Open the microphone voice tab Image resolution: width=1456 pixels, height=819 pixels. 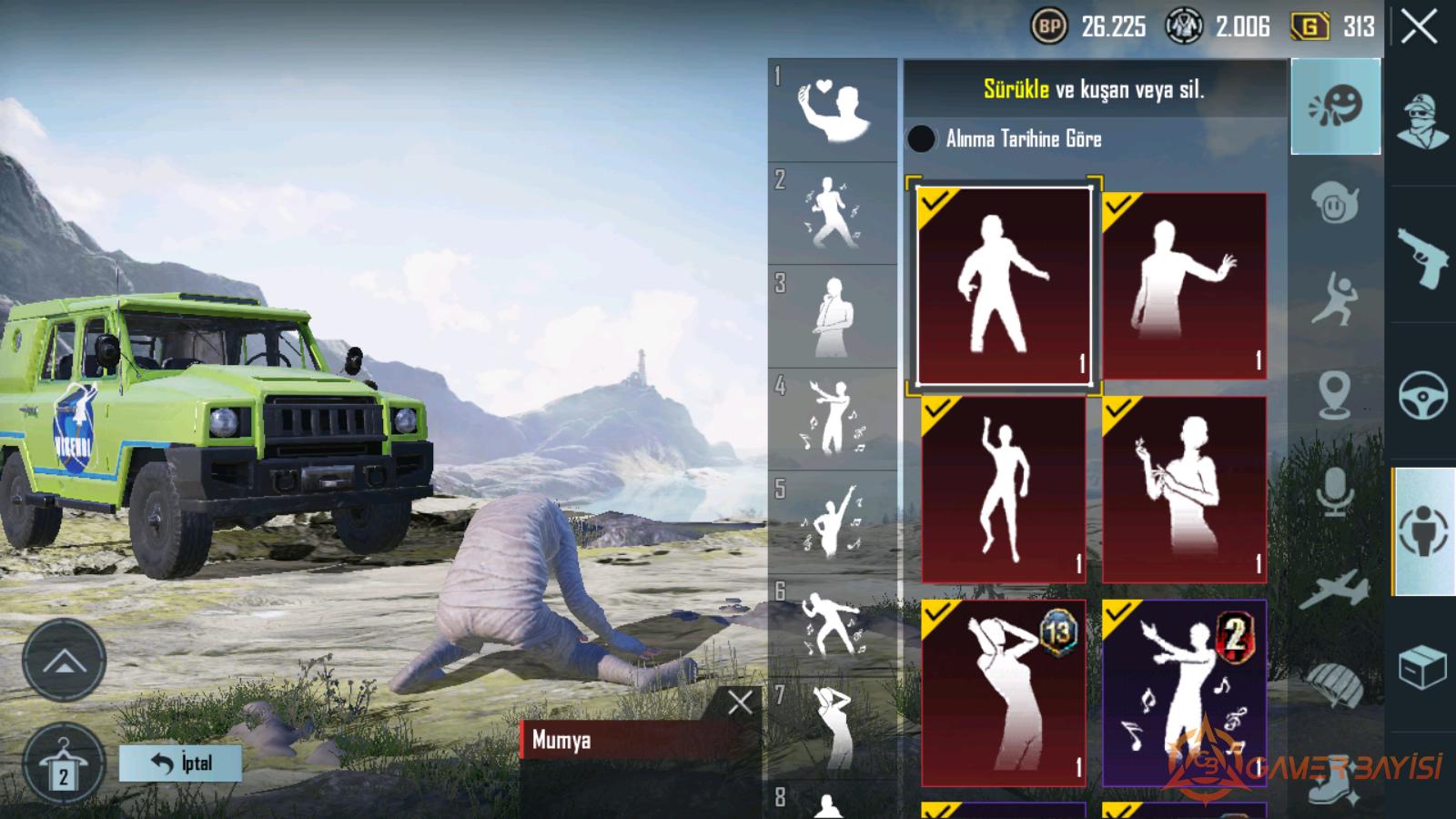(x=1335, y=492)
